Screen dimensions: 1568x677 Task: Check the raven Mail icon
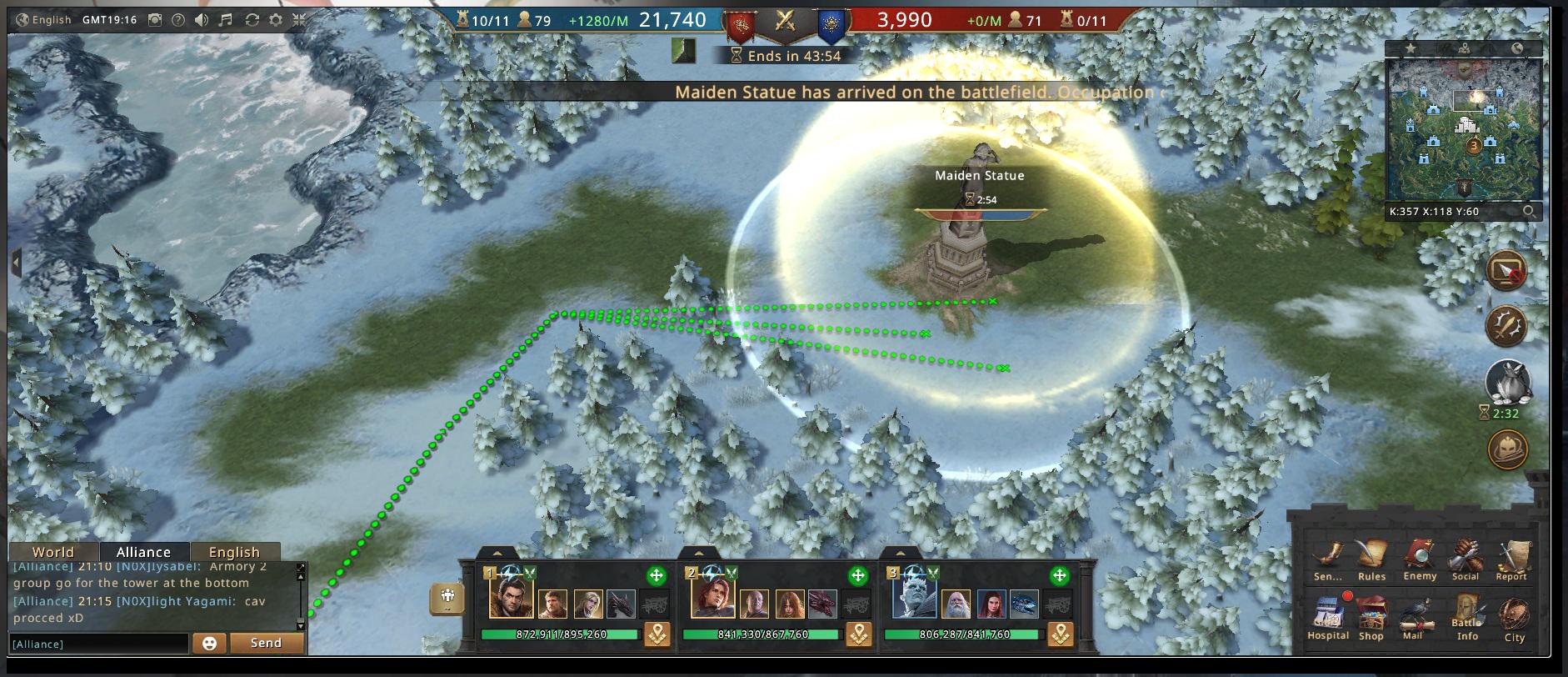1413,617
